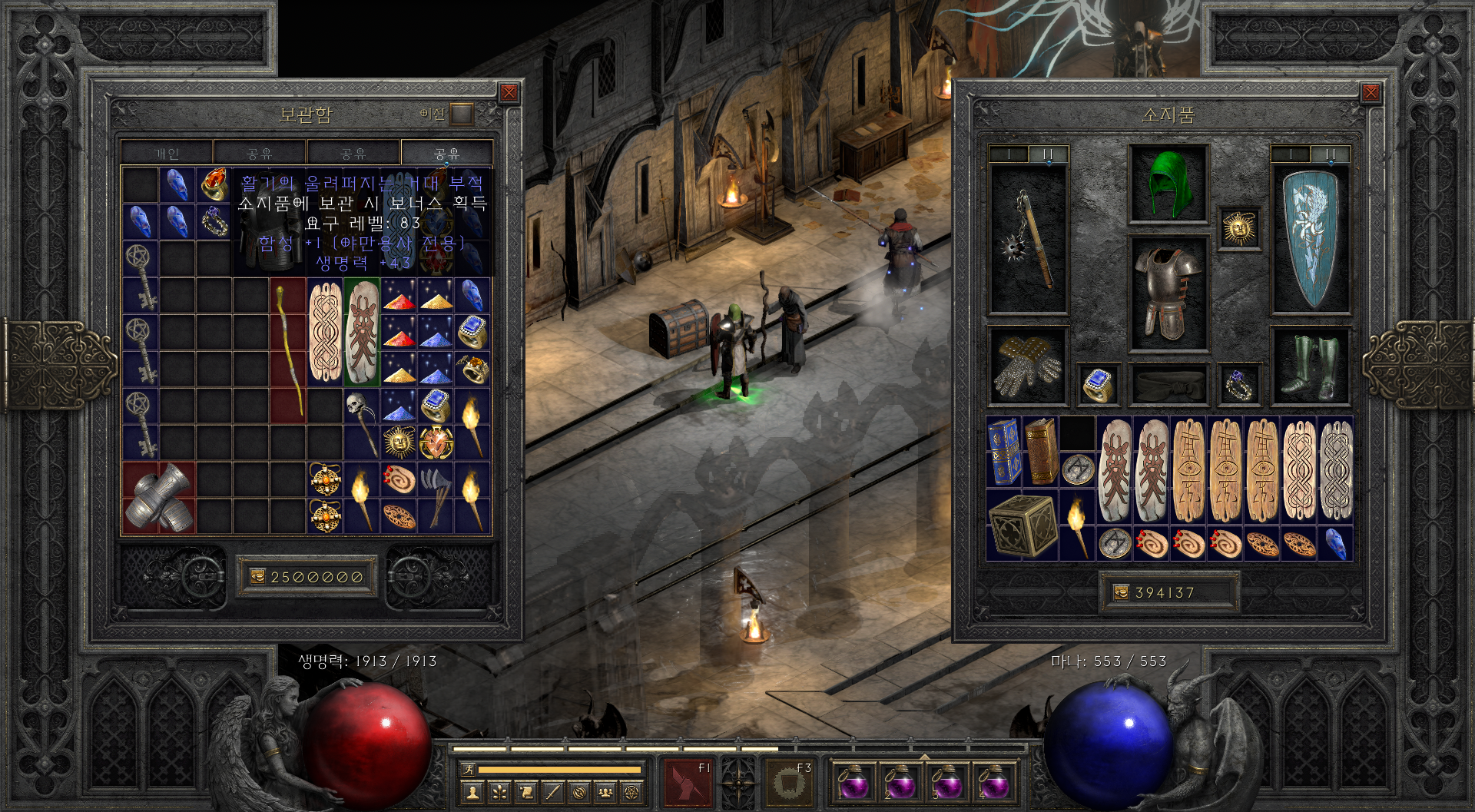
Task: Pick up the steel gauntlets in stash
Action: point(159,498)
